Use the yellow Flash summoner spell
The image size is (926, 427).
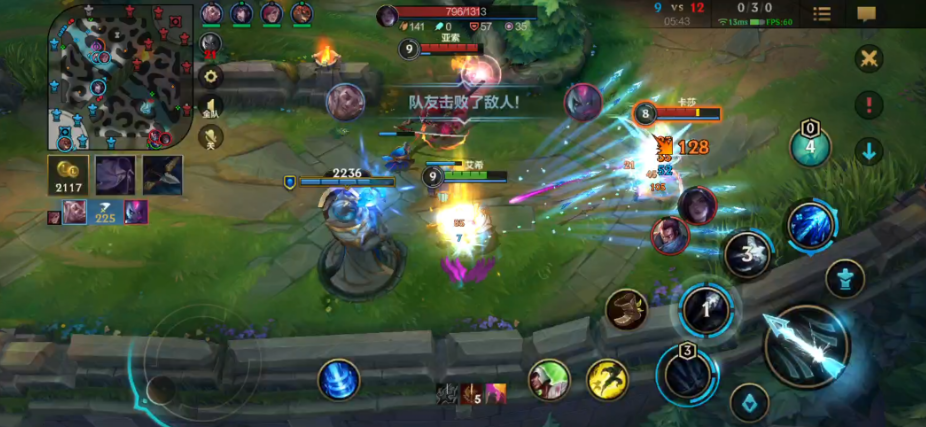(607, 380)
